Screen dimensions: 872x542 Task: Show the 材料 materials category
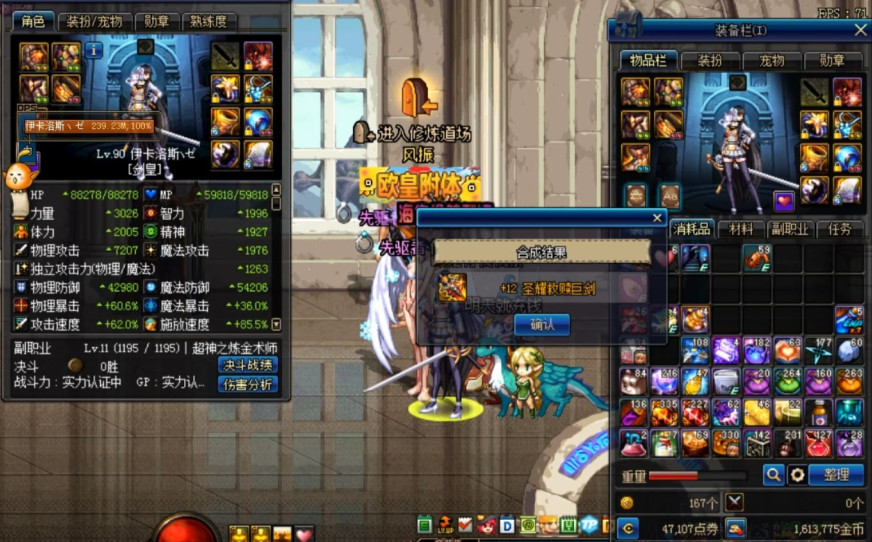(x=741, y=229)
